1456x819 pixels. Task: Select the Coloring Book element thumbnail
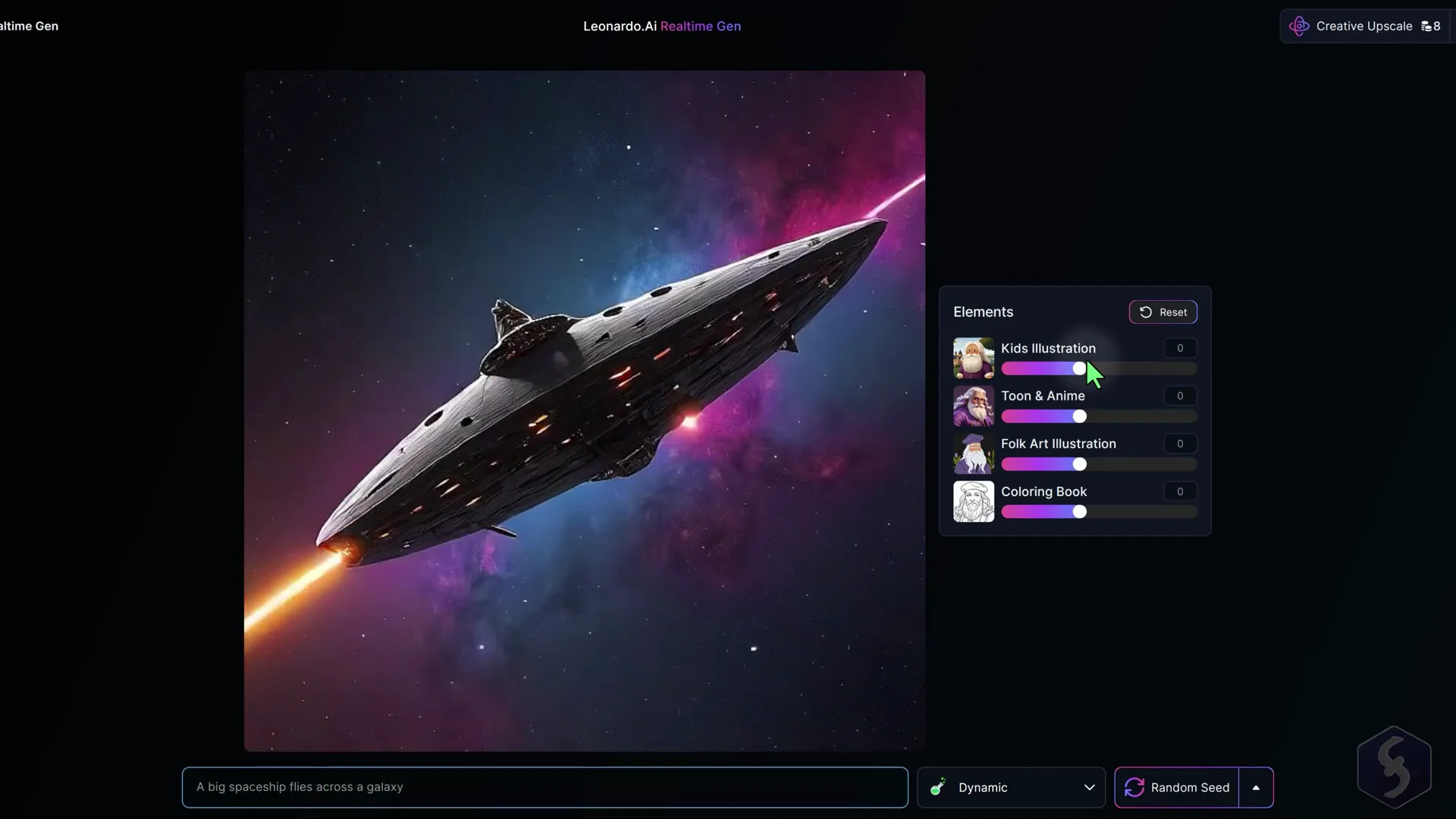pyautogui.click(x=973, y=501)
